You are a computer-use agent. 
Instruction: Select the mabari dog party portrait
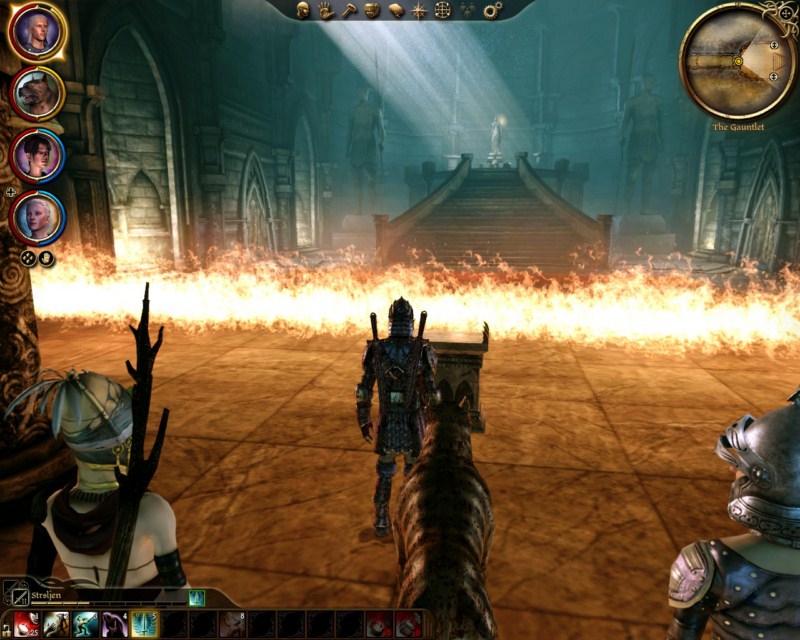click(37, 93)
